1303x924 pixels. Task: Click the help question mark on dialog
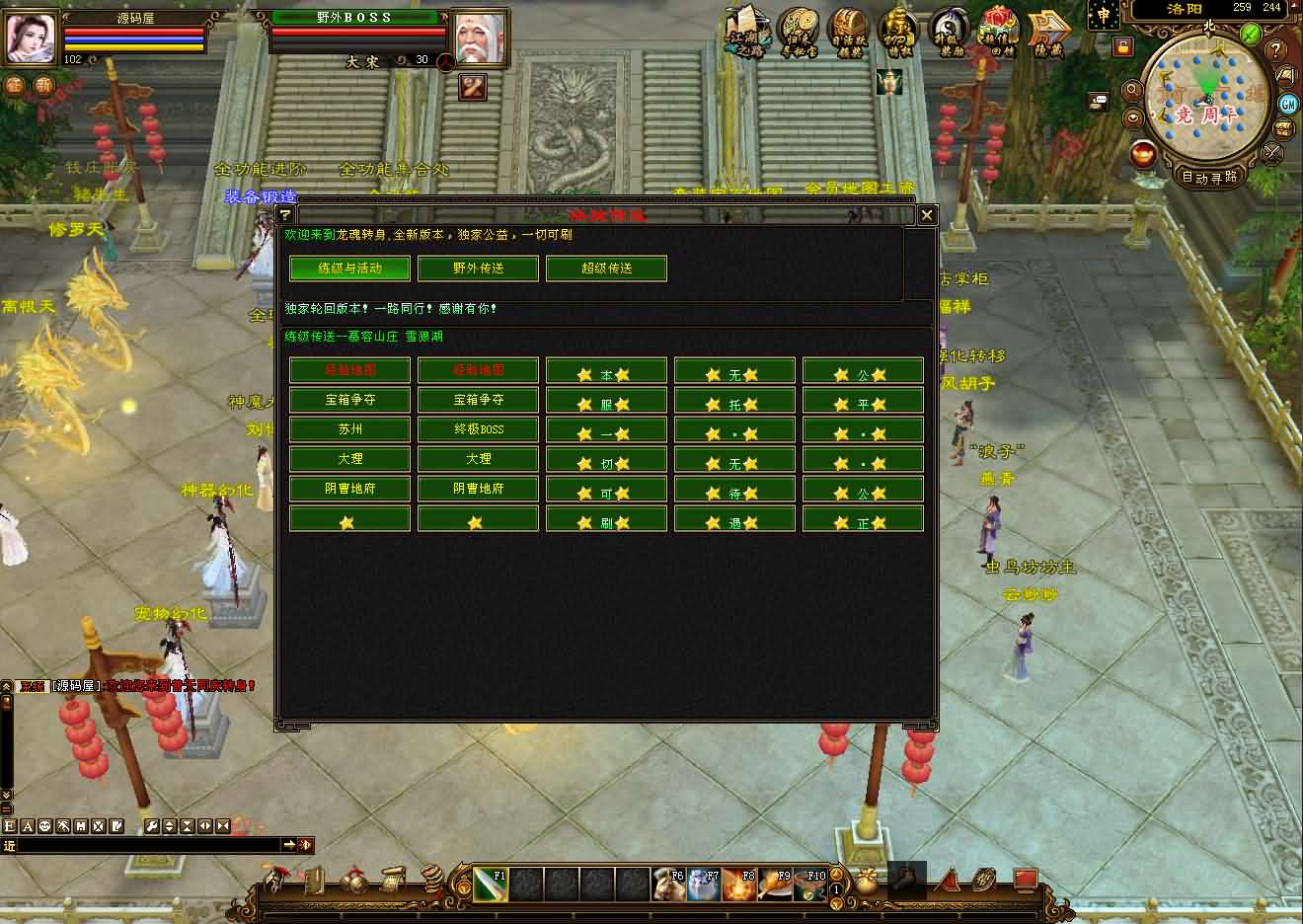tap(285, 214)
